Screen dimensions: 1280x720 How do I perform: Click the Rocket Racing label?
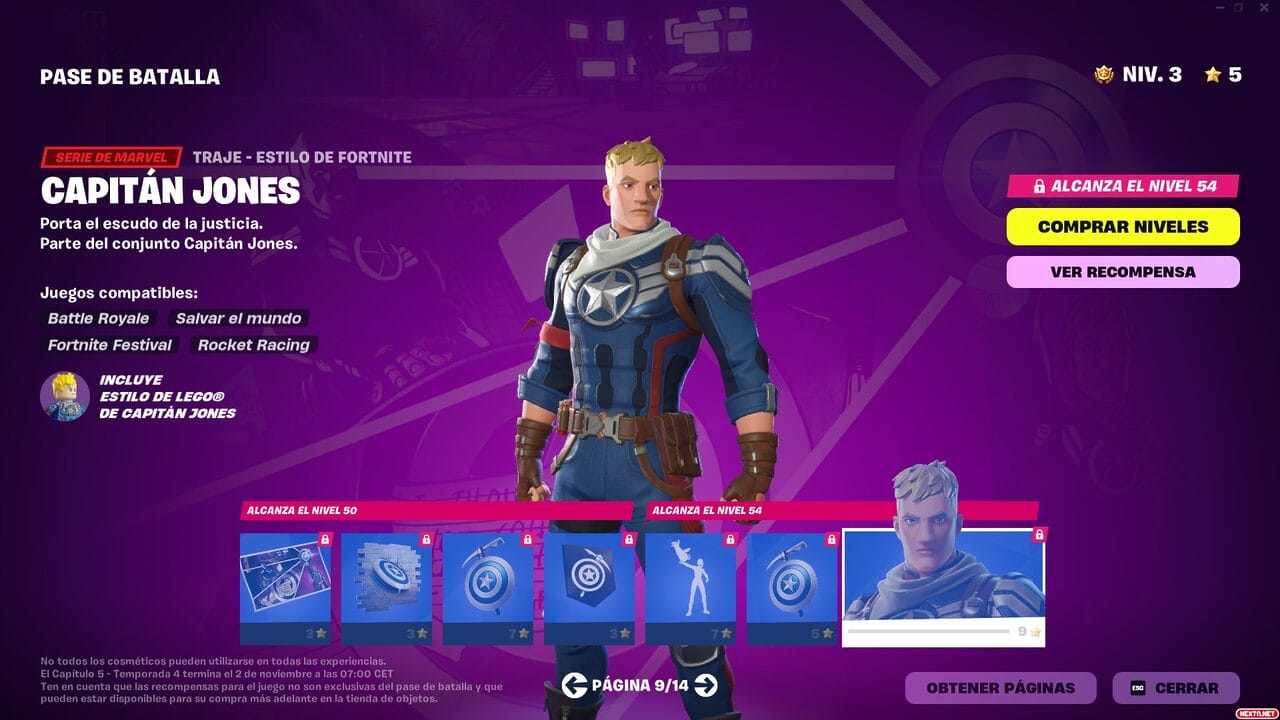[x=252, y=345]
